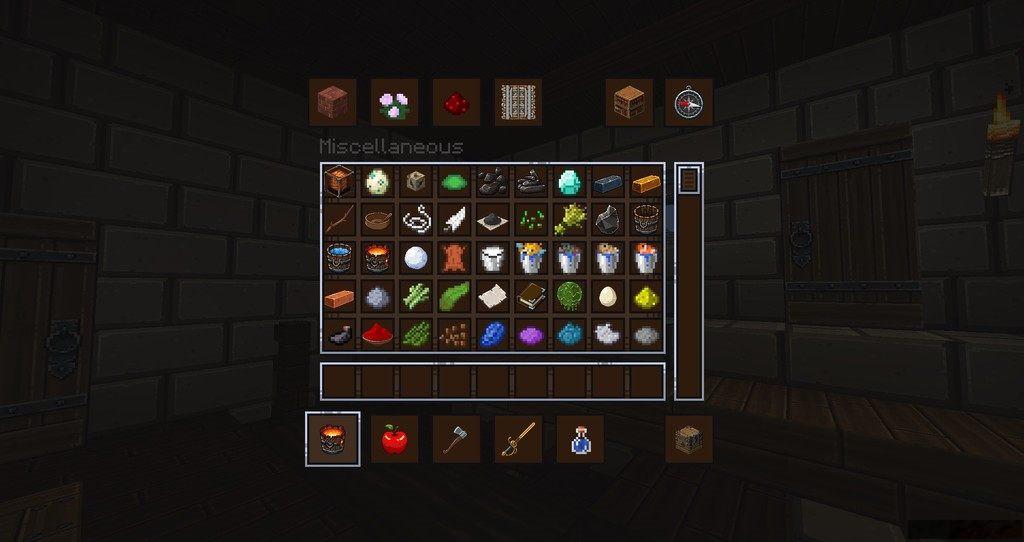Switch to the blue potion brewing tab
The image size is (1024, 542).
click(580, 438)
